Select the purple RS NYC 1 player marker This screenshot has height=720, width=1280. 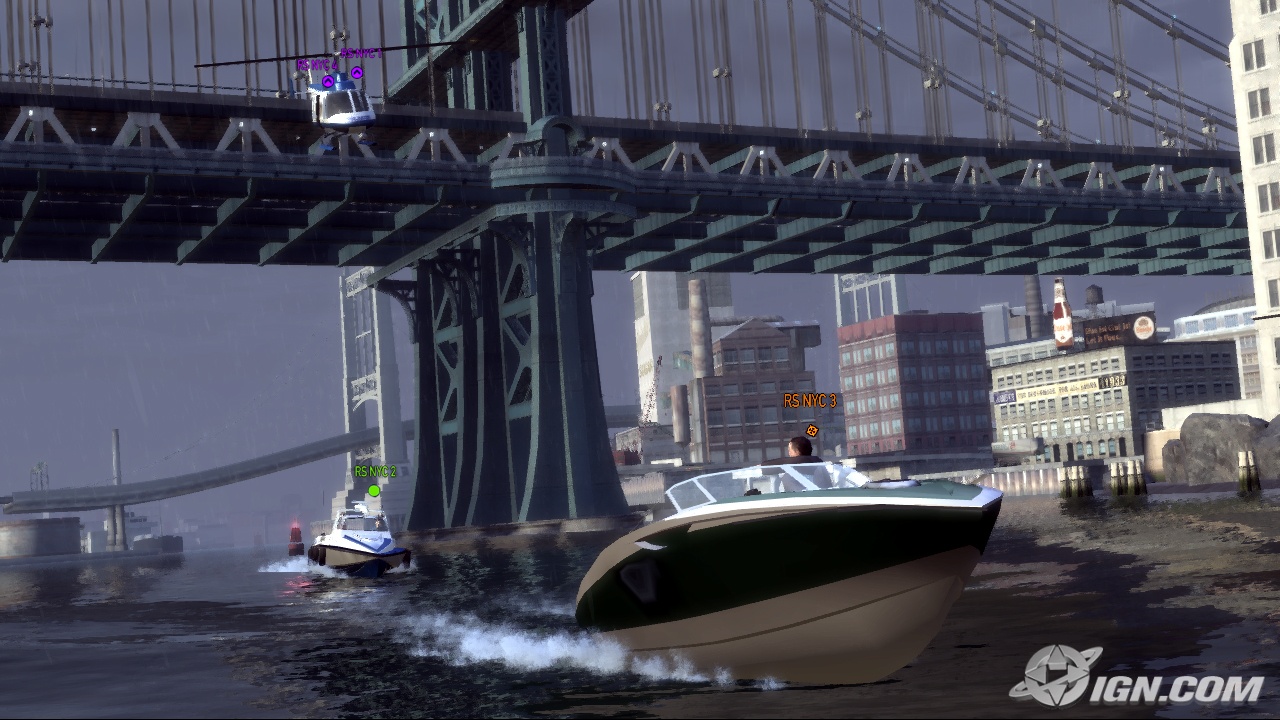(357, 72)
